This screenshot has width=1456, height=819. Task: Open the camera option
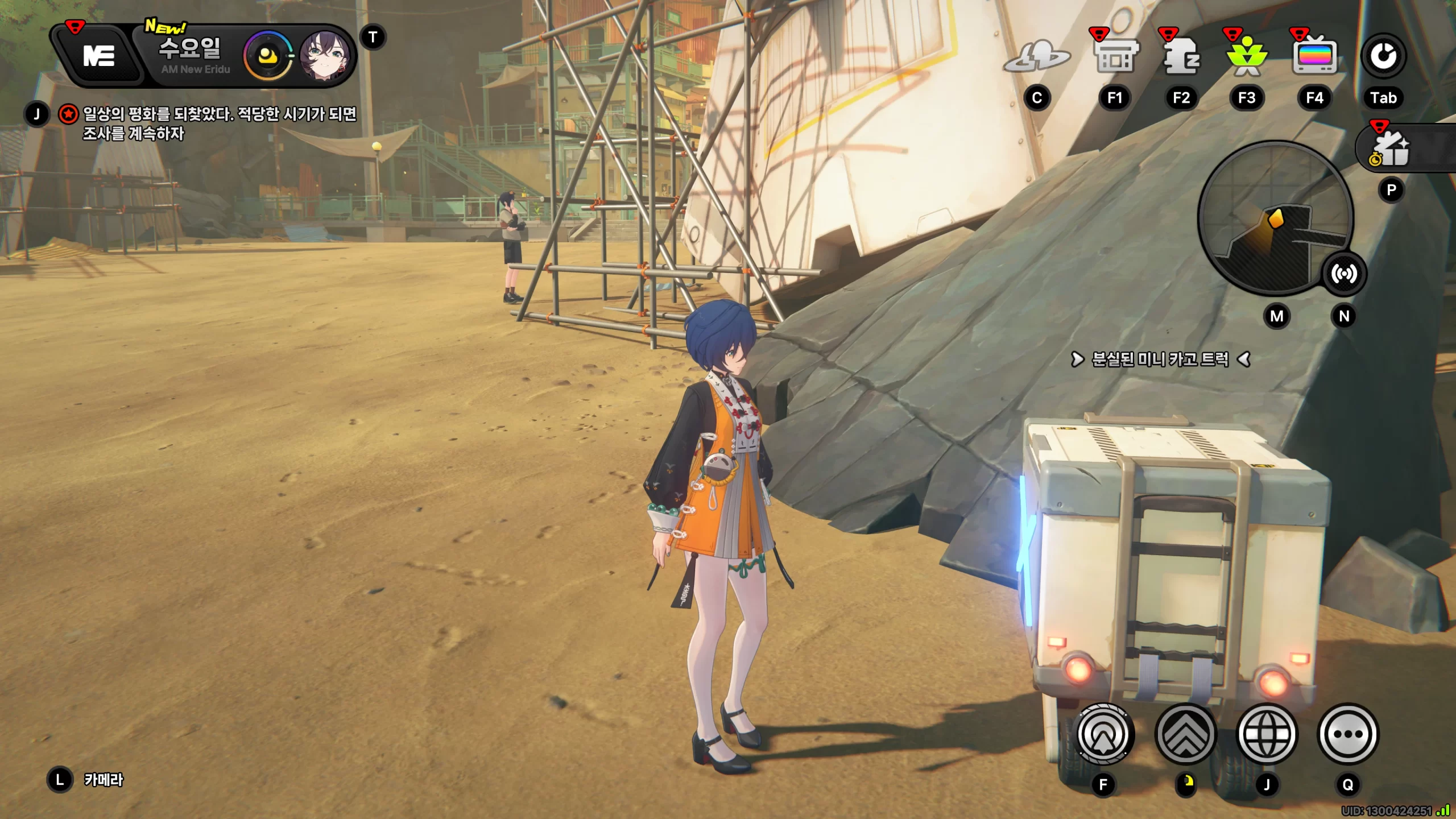(x=103, y=780)
